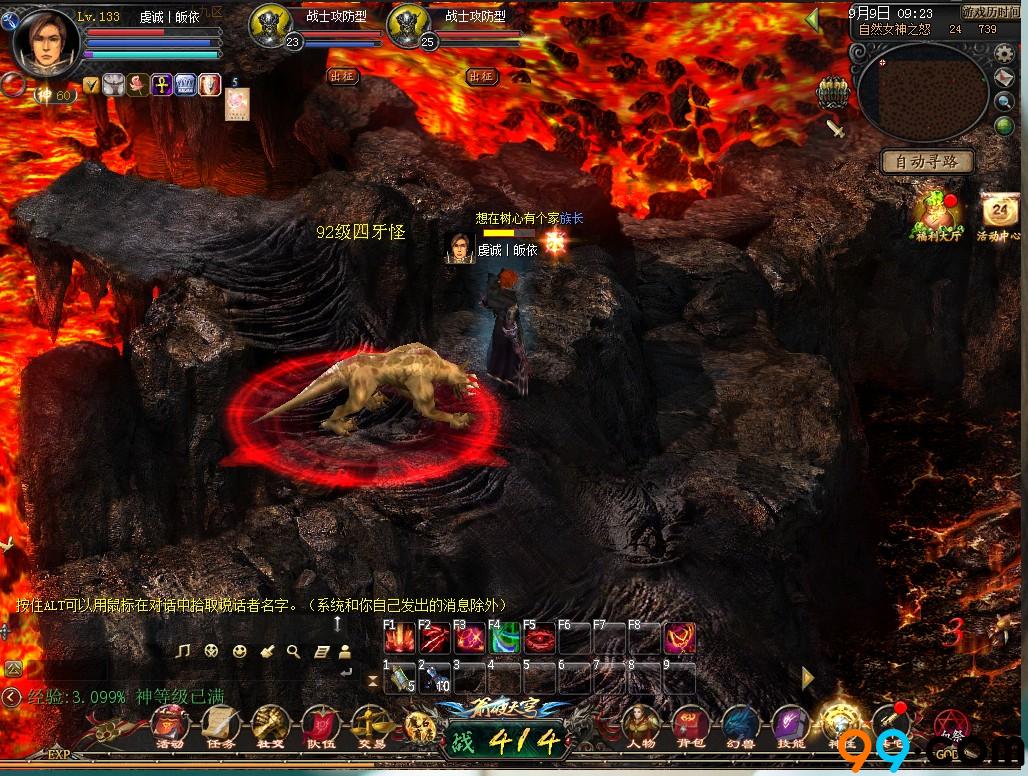The width and height of the screenshot is (1028, 776).
Task: Open the 交易 trade menu
Action: pyautogui.click(x=370, y=725)
